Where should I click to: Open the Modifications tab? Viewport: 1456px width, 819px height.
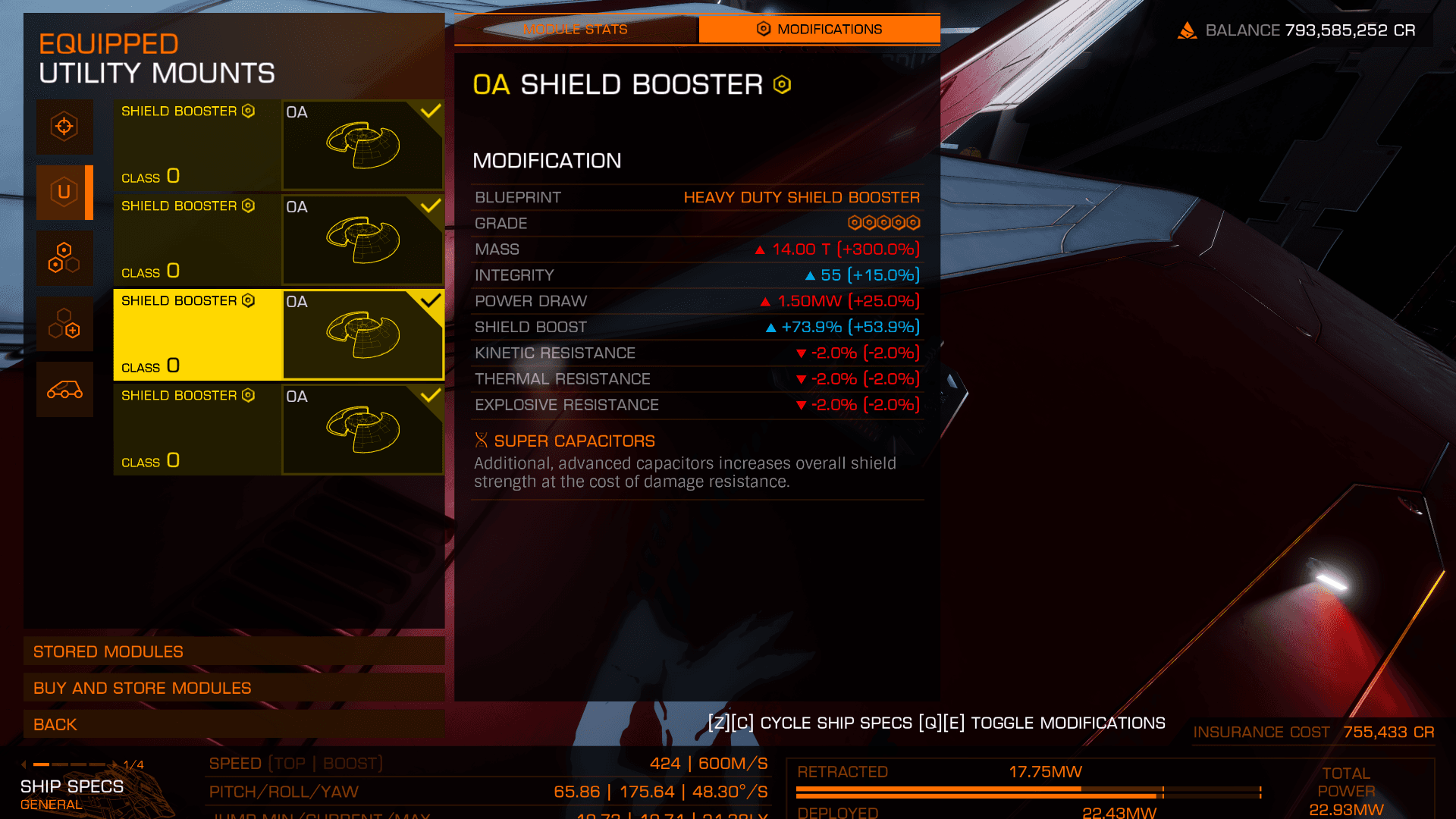click(x=819, y=30)
